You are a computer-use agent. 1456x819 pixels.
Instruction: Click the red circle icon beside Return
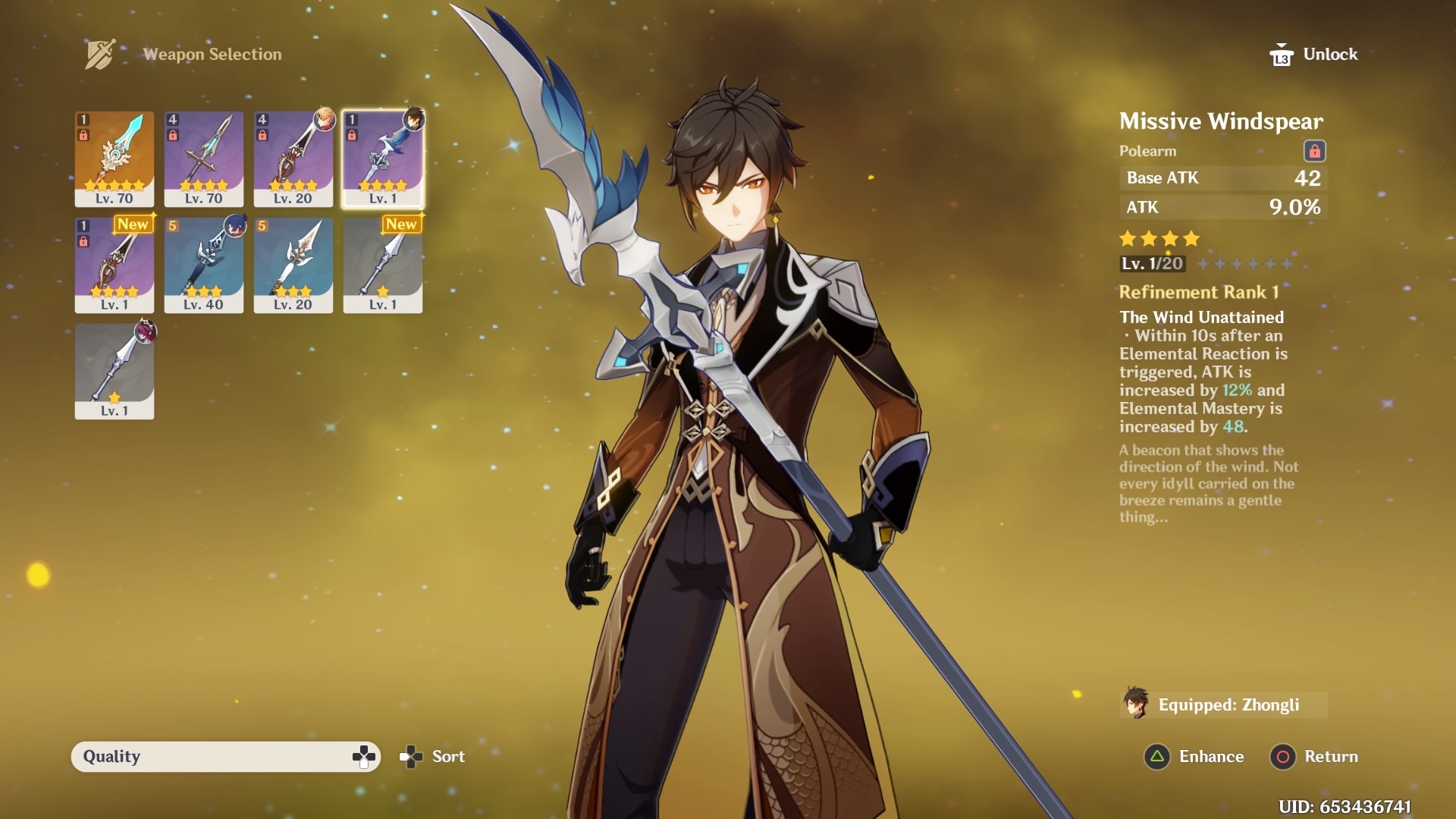click(x=1282, y=756)
